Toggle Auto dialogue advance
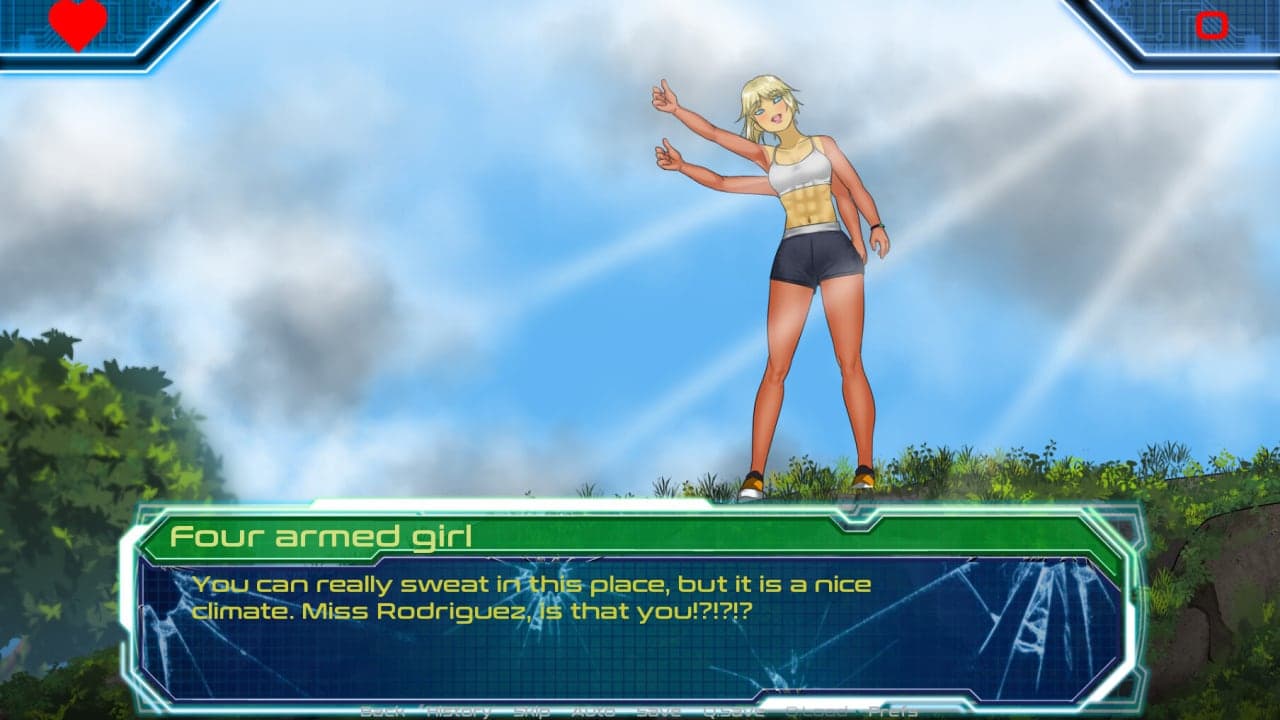The height and width of the screenshot is (720, 1280). click(x=593, y=711)
